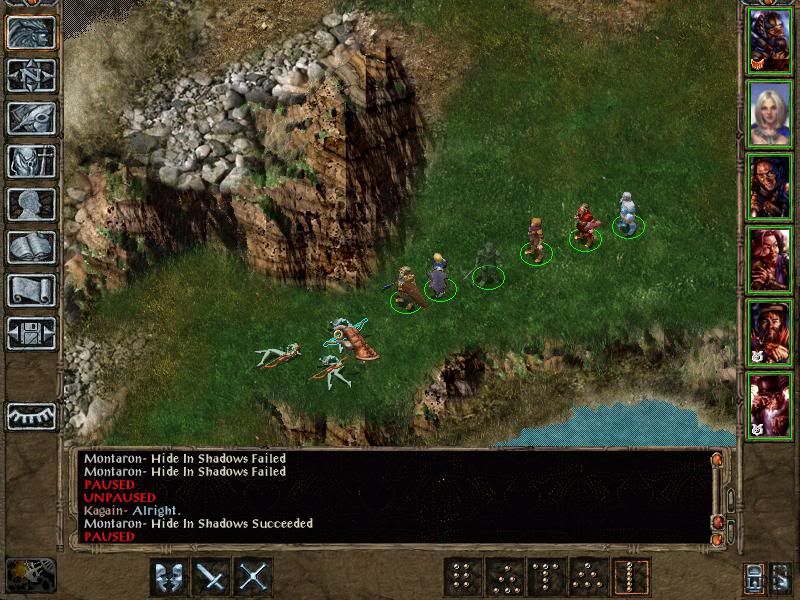
Task: Click the message log's scroll-up arrow
Action: (716, 459)
